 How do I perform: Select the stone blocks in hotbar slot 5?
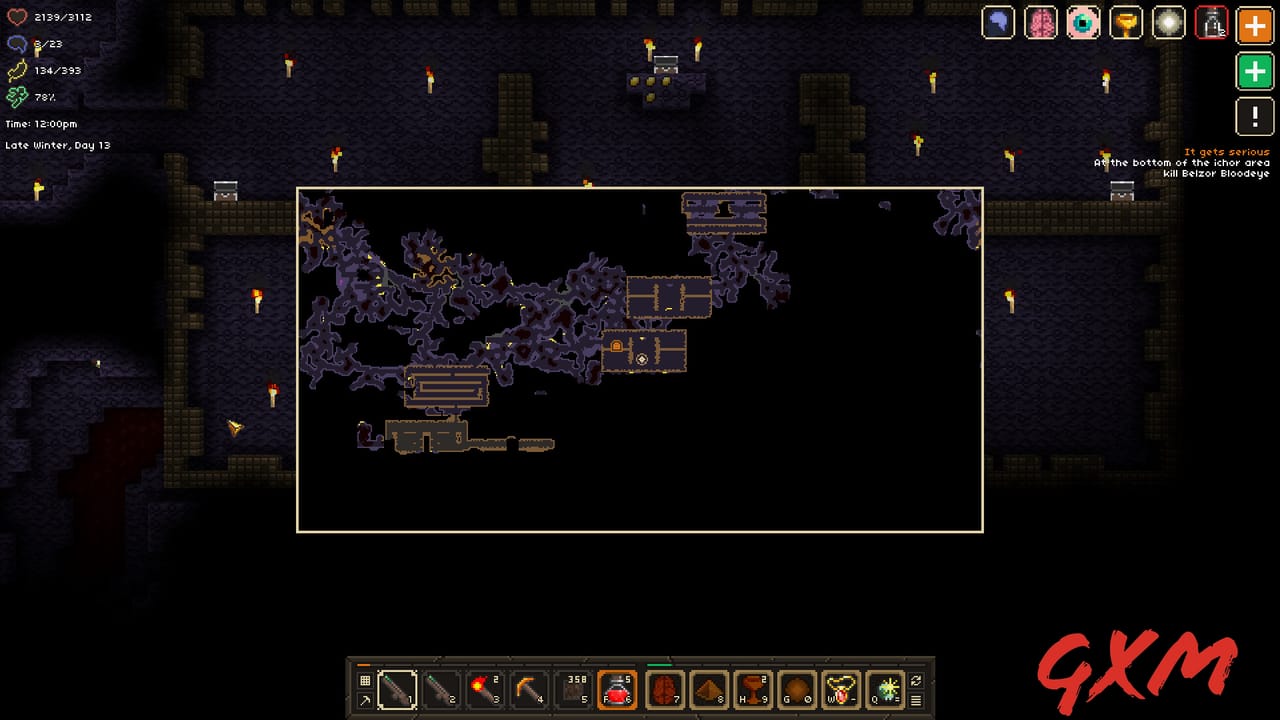point(573,689)
